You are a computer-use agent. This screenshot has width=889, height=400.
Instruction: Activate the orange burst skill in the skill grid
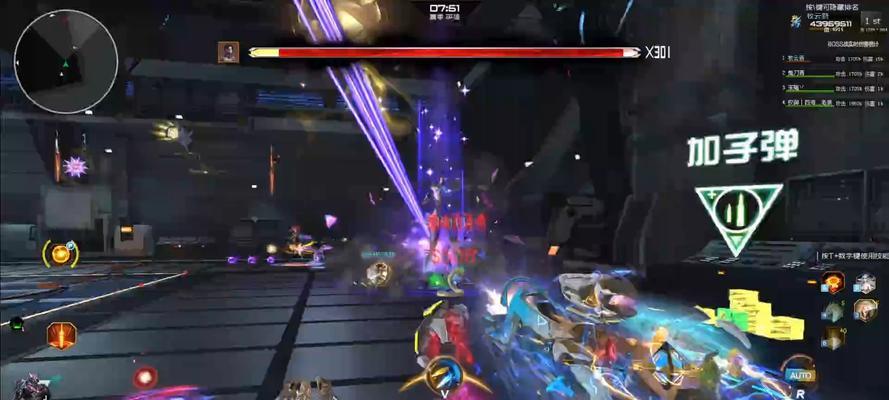pyautogui.click(x=832, y=284)
